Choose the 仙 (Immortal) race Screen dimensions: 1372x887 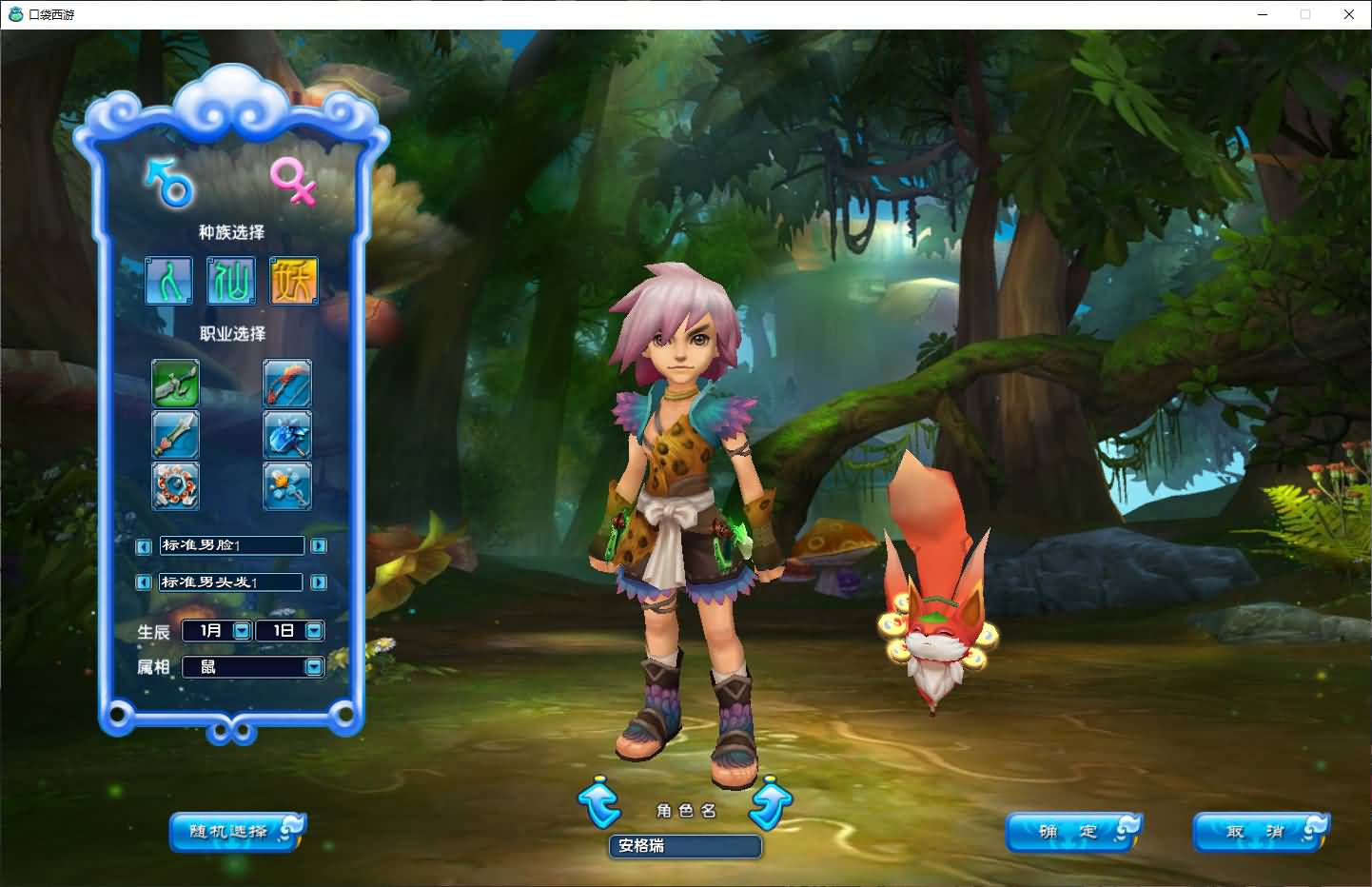tap(231, 281)
